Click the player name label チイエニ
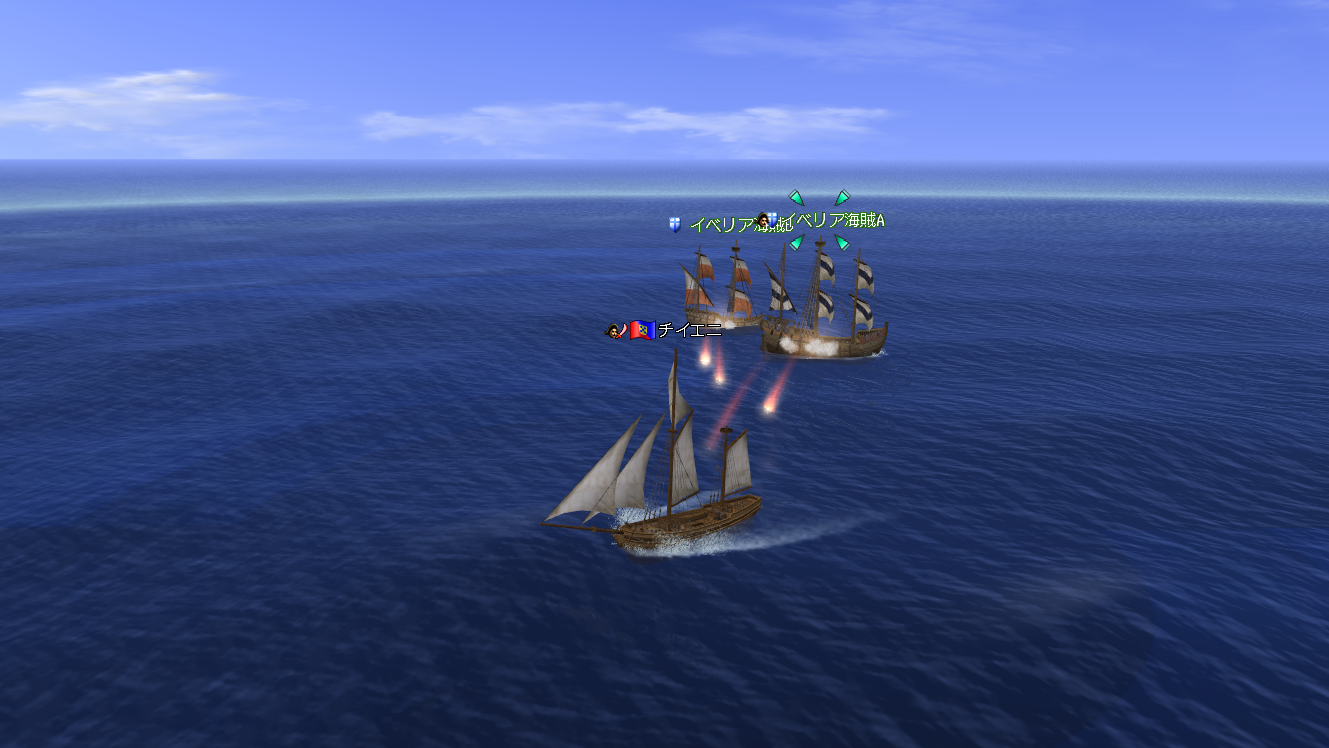Viewport: 1329px width, 748px height. click(689, 330)
